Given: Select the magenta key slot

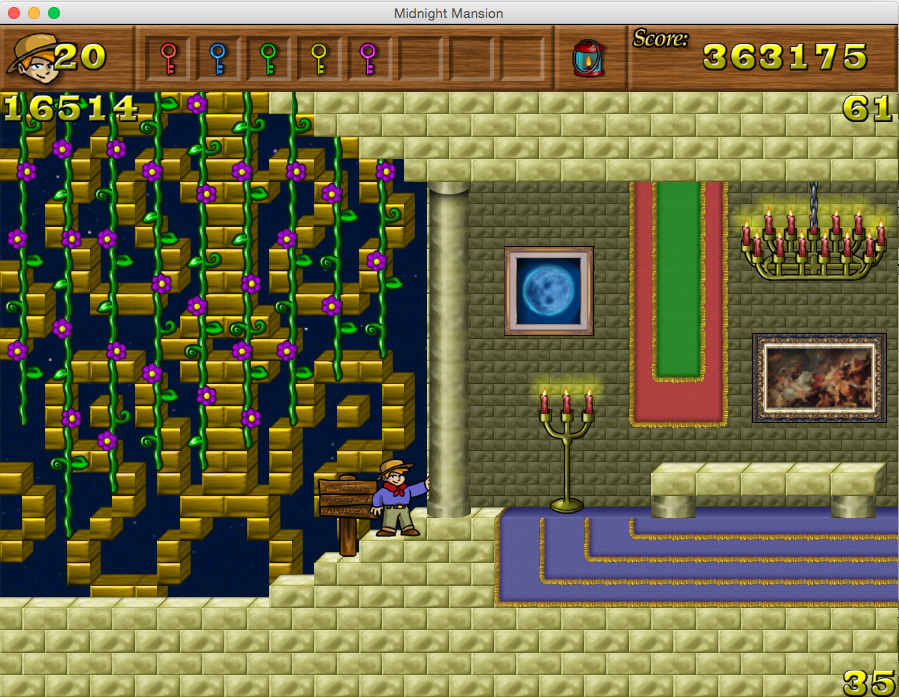Looking at the screenshot, I should [x=368, y=58].
